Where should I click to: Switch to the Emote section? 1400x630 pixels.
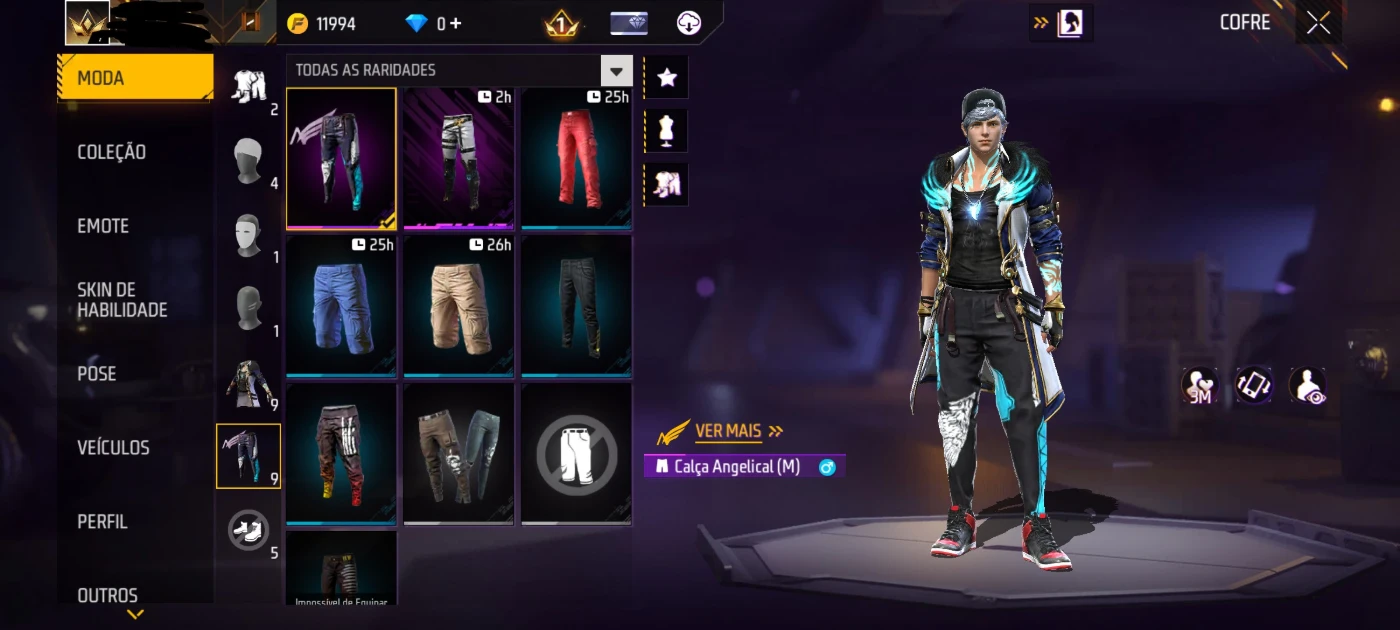tap(103, 226)
